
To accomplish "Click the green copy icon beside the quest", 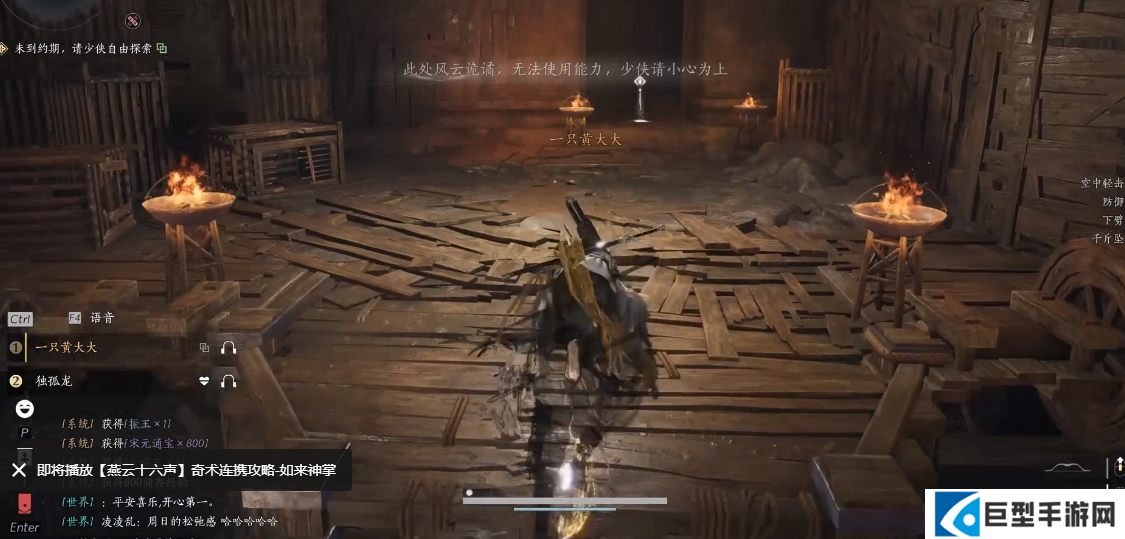I will point(161,48).
